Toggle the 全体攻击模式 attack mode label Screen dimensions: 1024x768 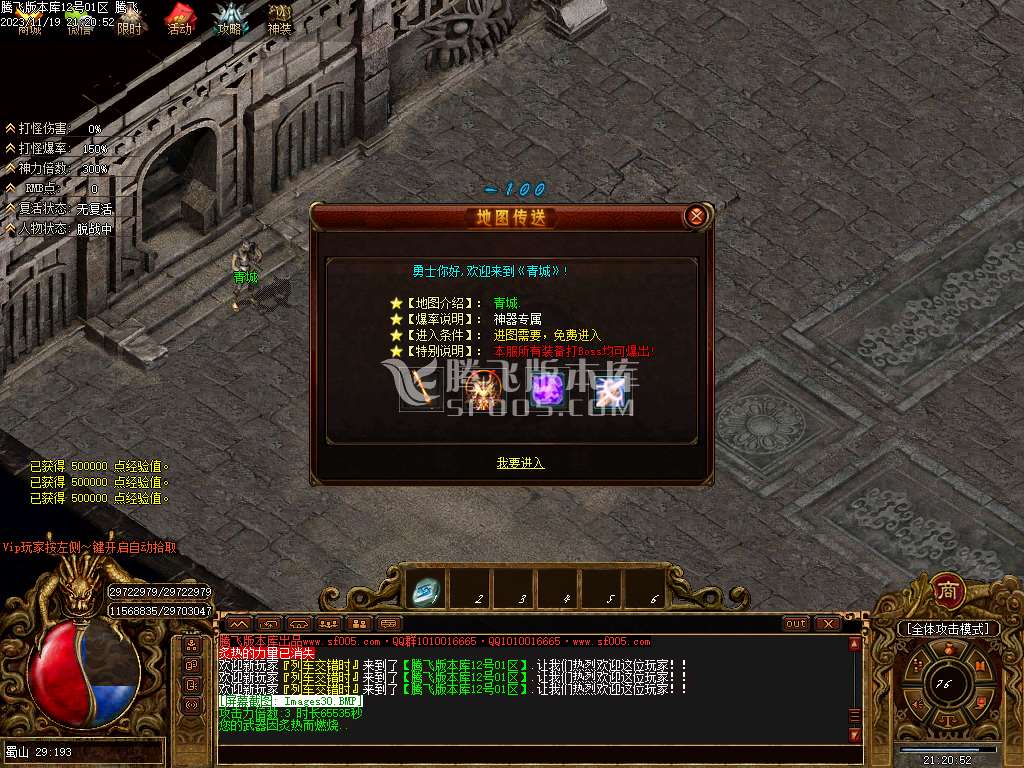tap(947, 629)
